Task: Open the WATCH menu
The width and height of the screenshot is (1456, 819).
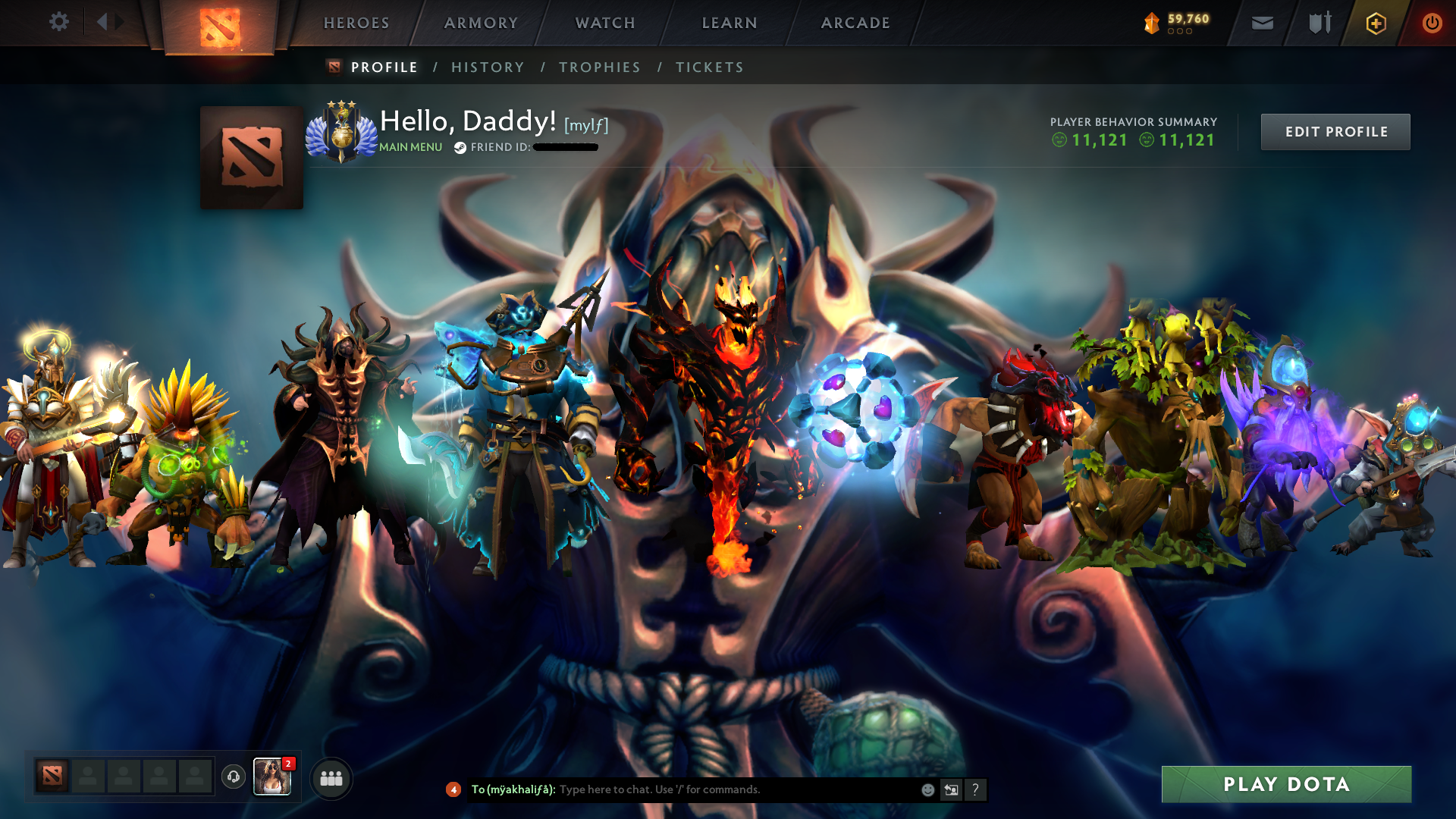Action: tap(604, 23)
